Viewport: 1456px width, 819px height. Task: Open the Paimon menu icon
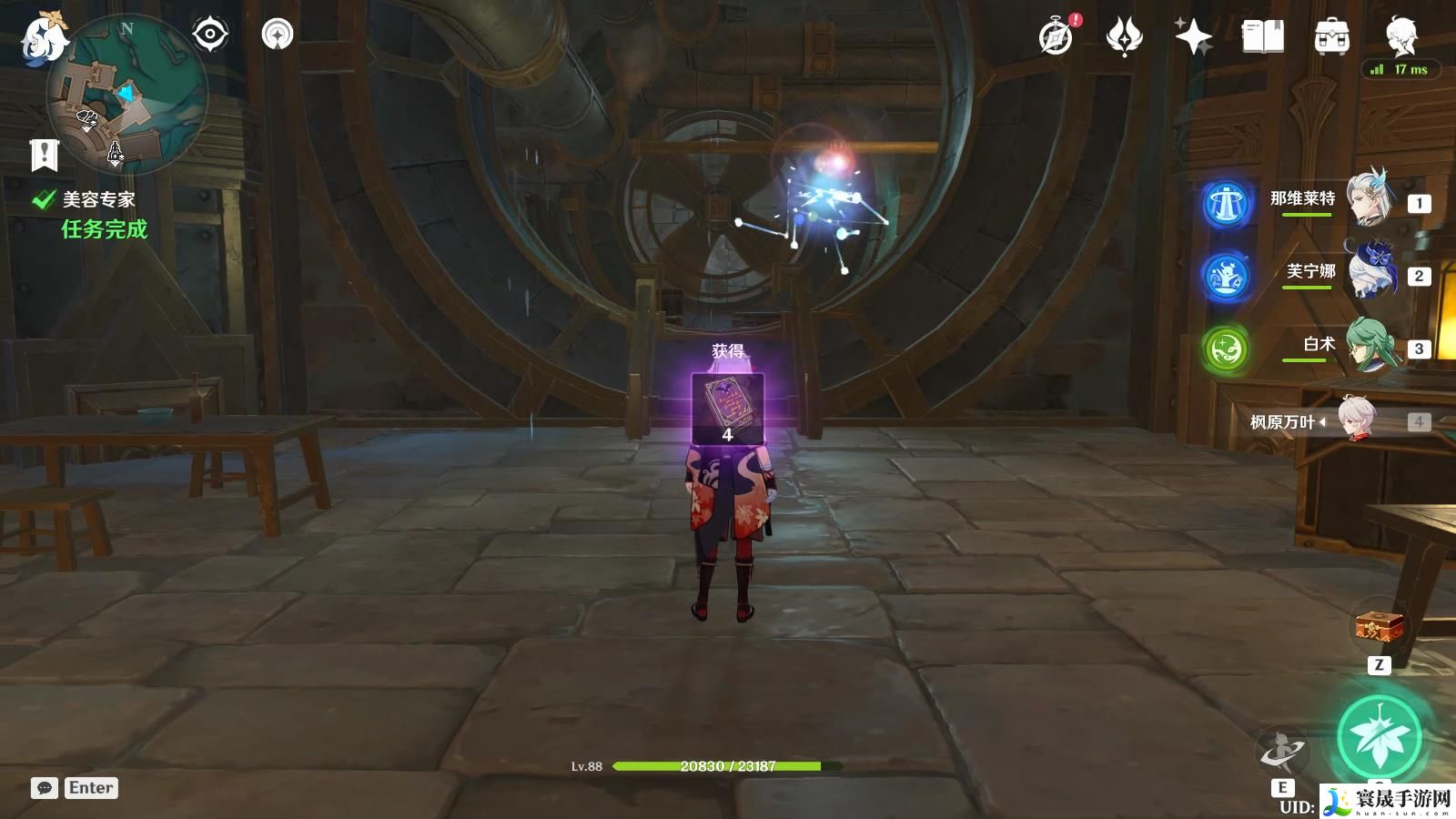[x=43, y=38]
